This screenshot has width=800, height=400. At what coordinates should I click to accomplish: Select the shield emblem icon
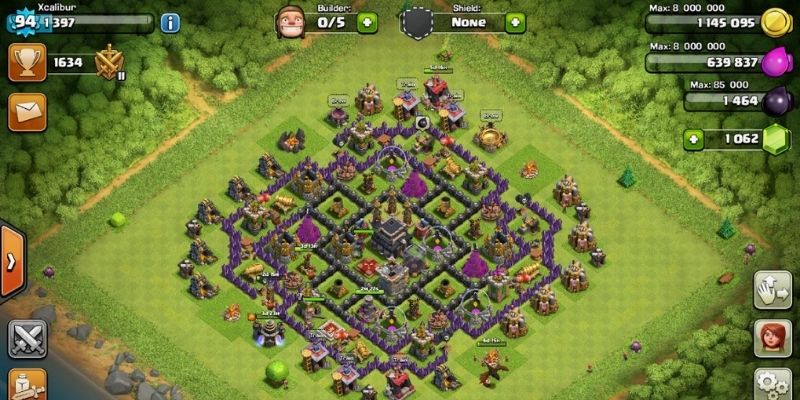pyautogui.click(x=420, y=21)
